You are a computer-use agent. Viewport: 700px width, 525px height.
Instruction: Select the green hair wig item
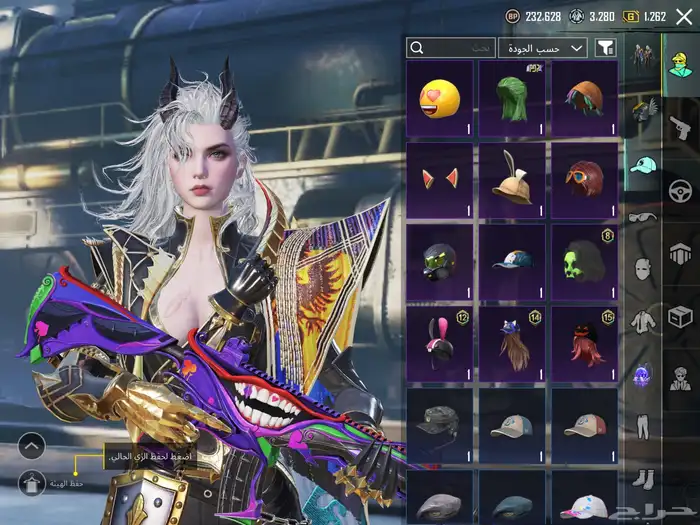[512, 98]
